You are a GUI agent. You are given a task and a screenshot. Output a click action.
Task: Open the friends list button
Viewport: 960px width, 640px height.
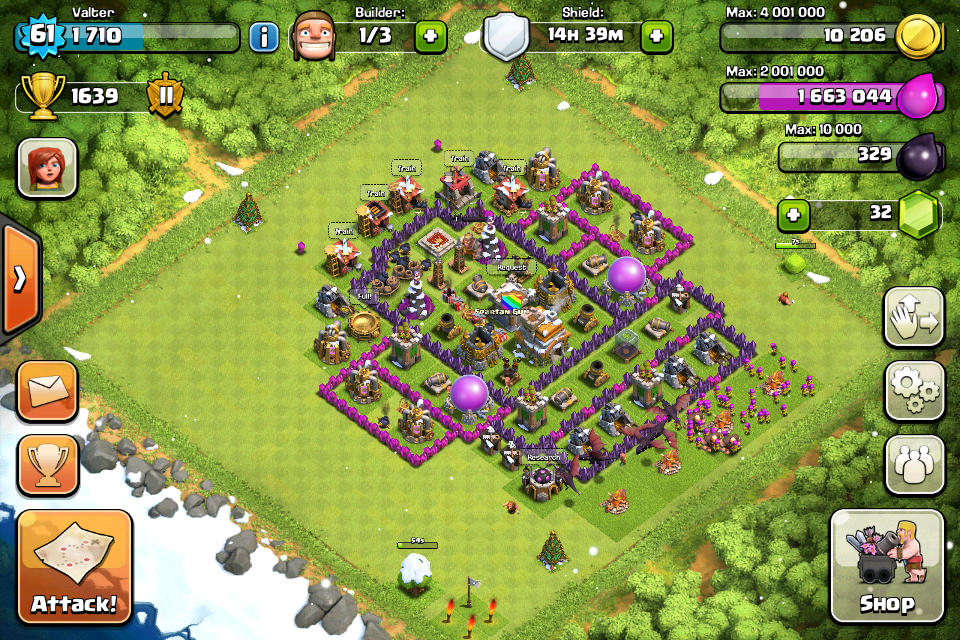(x=914, y=465)
